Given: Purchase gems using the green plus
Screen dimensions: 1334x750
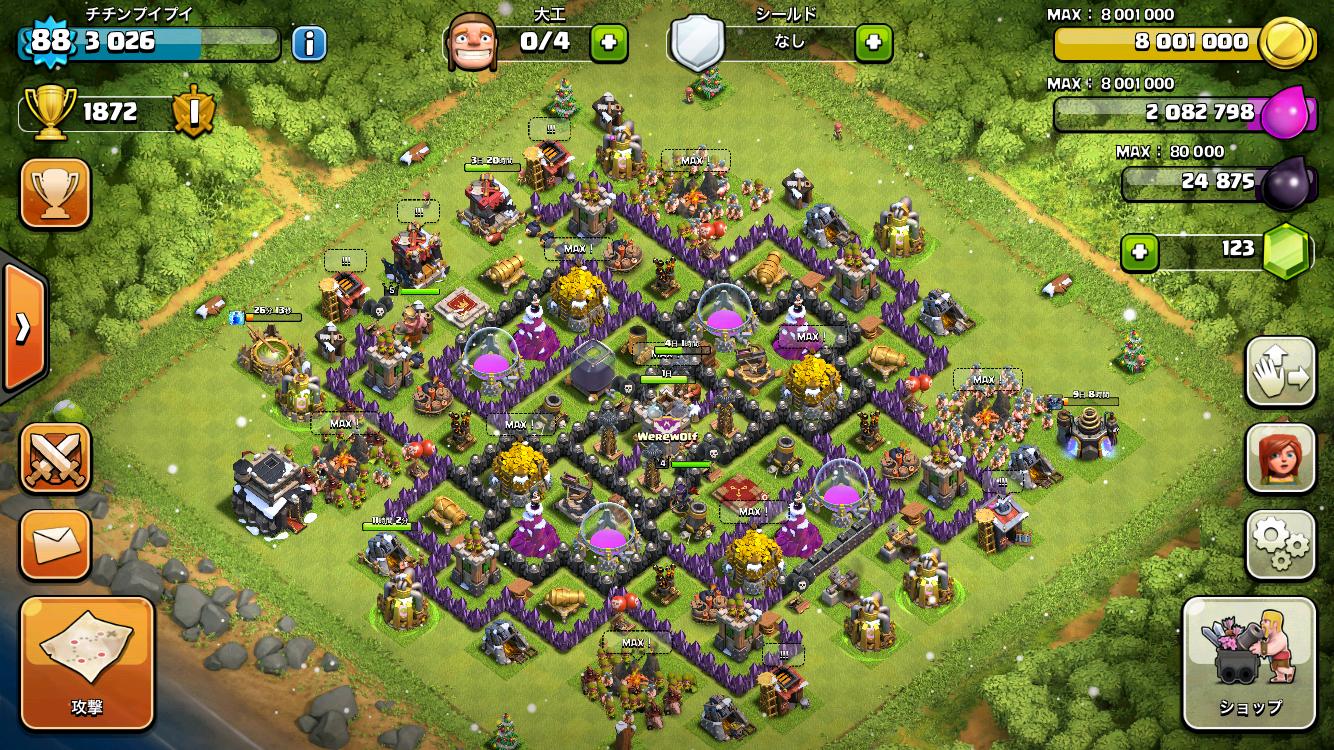Looking at the screenshot, I should click(1139, 252).
